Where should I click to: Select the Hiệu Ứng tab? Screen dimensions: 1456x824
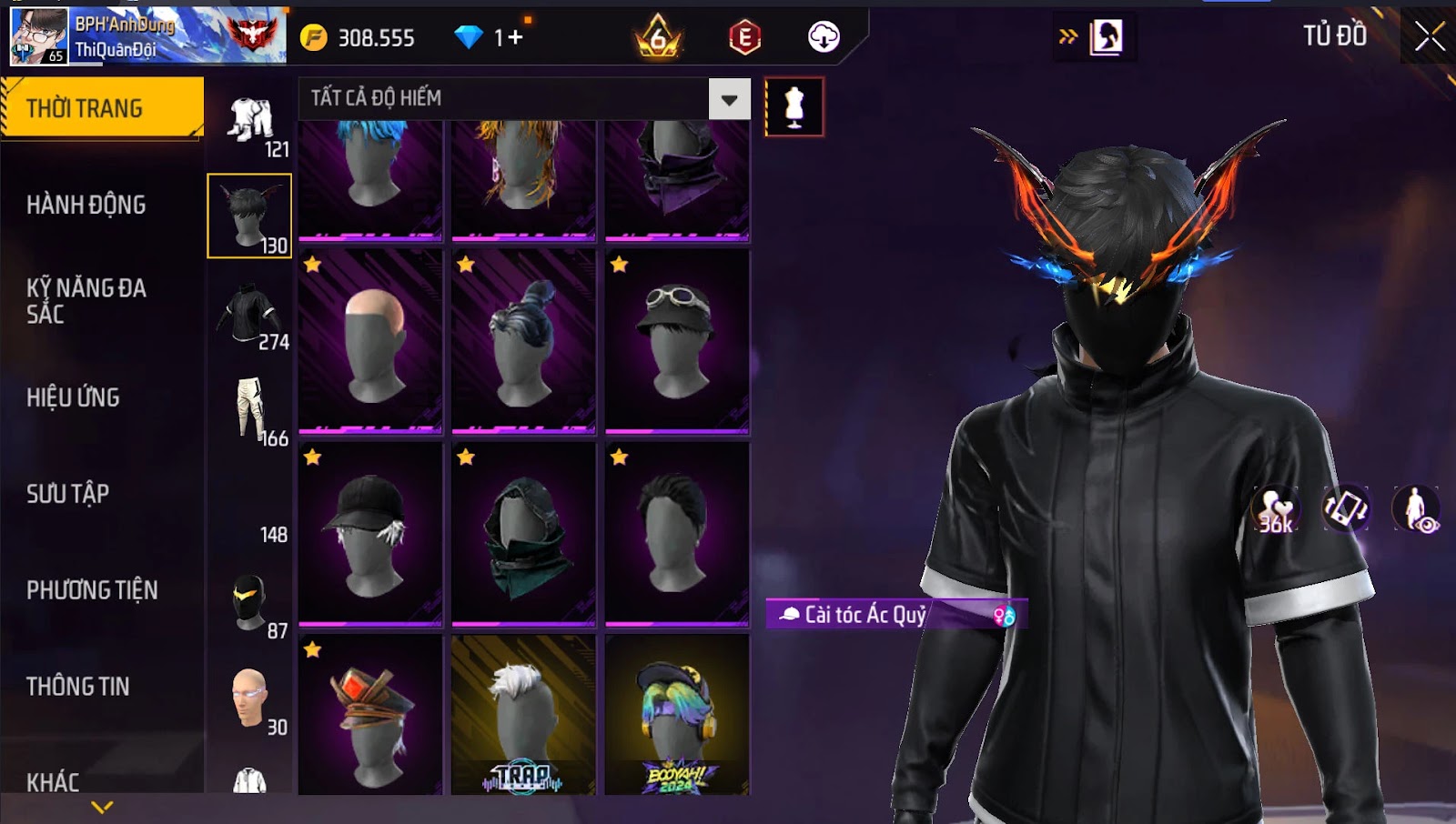73,397
